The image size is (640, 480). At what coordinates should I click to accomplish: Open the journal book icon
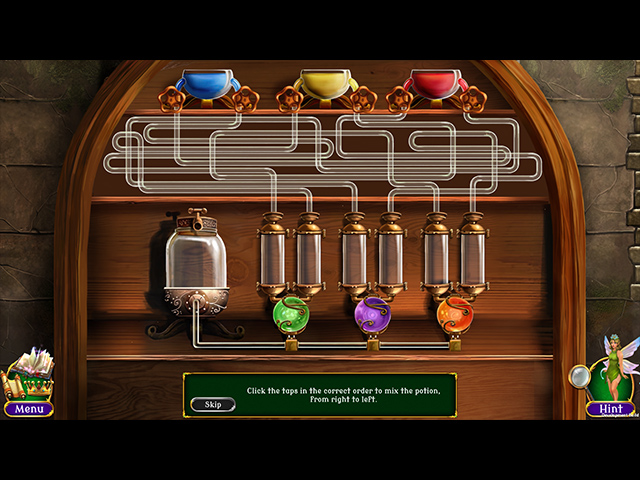tap(31, 373)
